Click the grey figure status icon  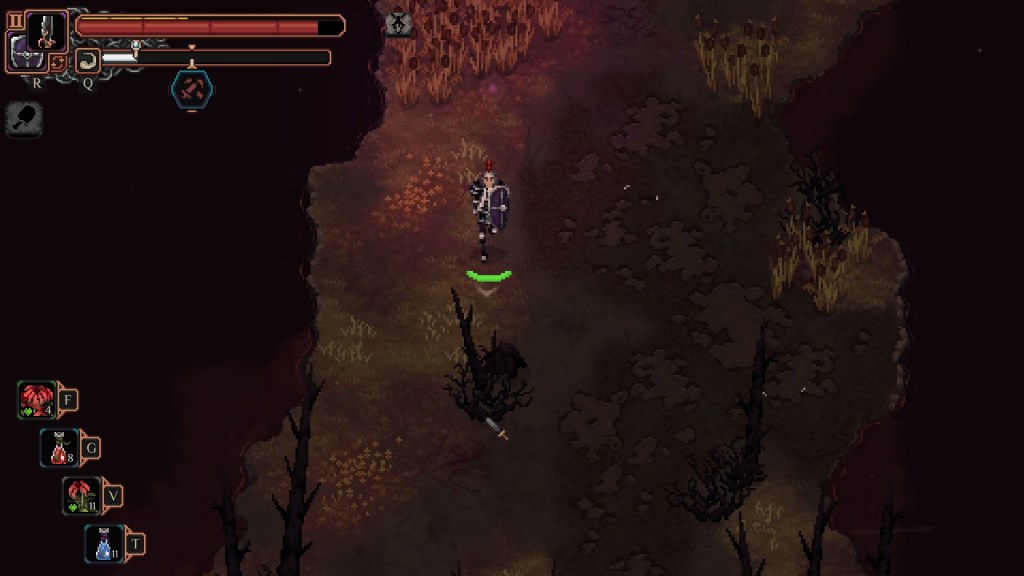(398, 22)
